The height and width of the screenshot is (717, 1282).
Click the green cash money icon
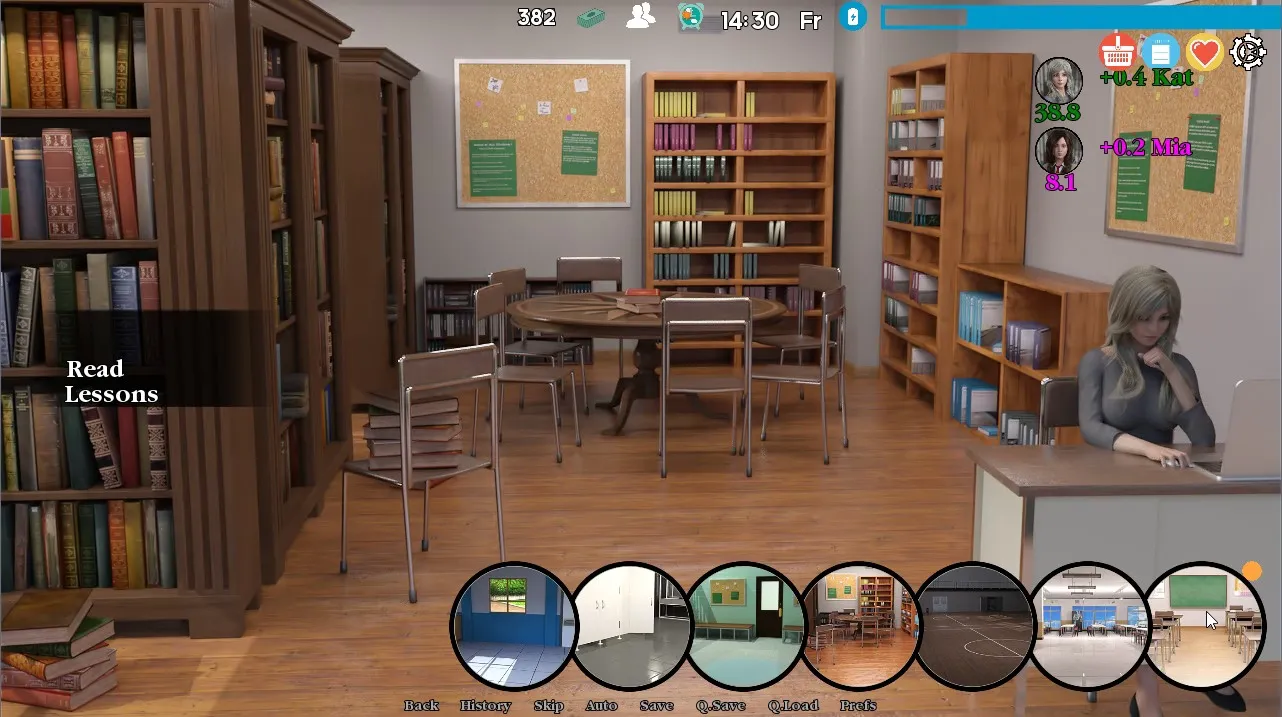pos(592,18)
